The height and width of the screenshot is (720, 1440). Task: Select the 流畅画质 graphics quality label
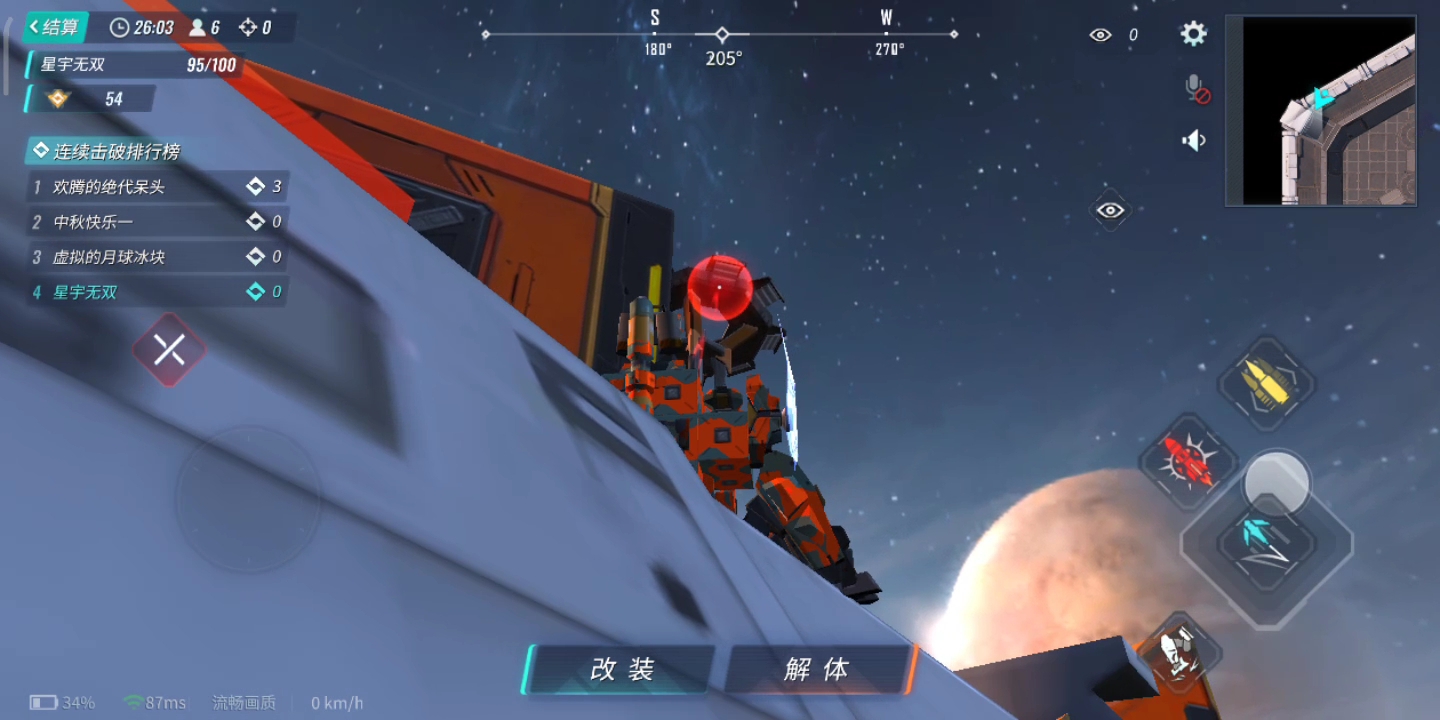[243, 702]
